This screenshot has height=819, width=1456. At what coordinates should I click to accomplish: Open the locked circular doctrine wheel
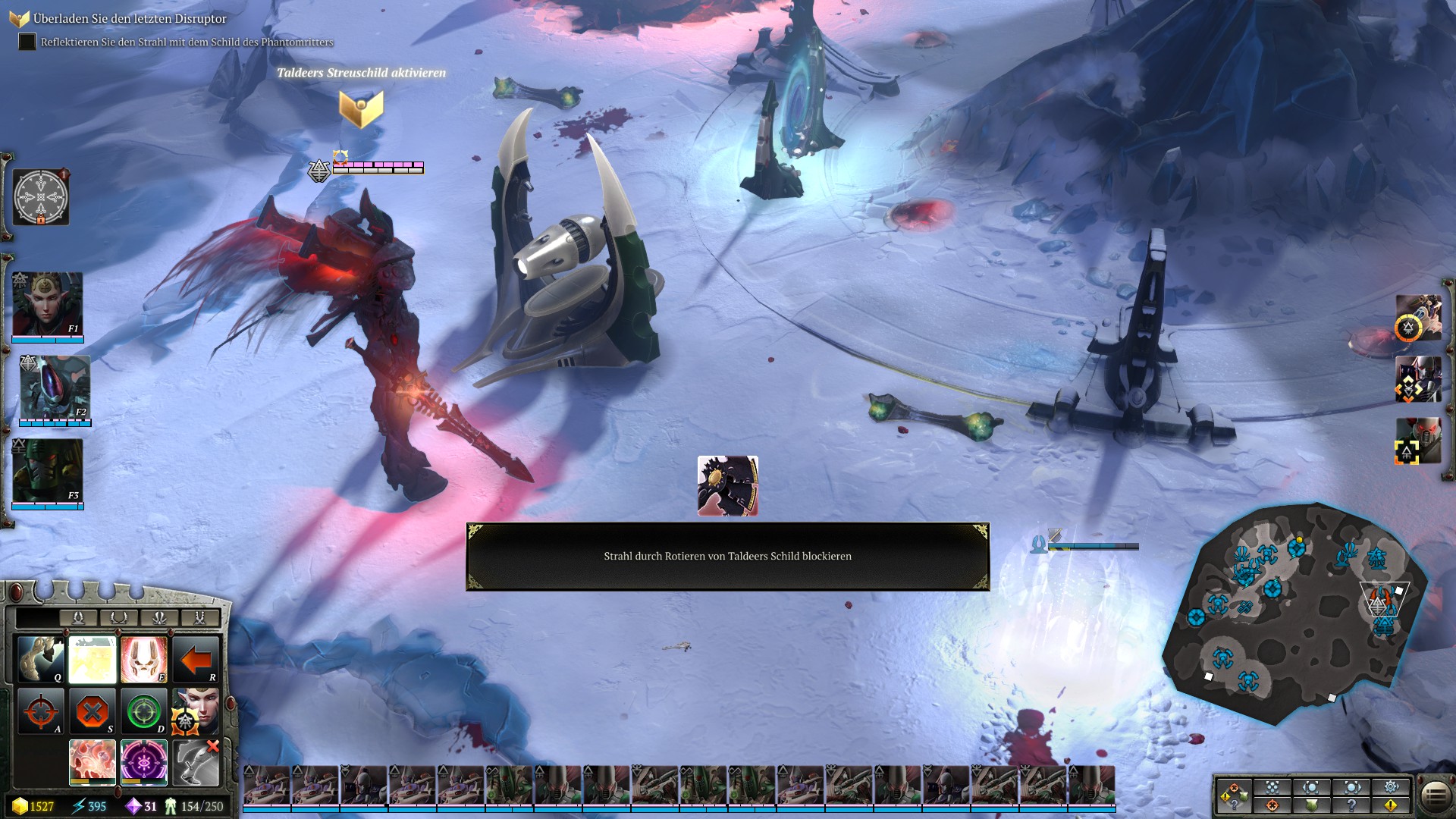point(41,197)
